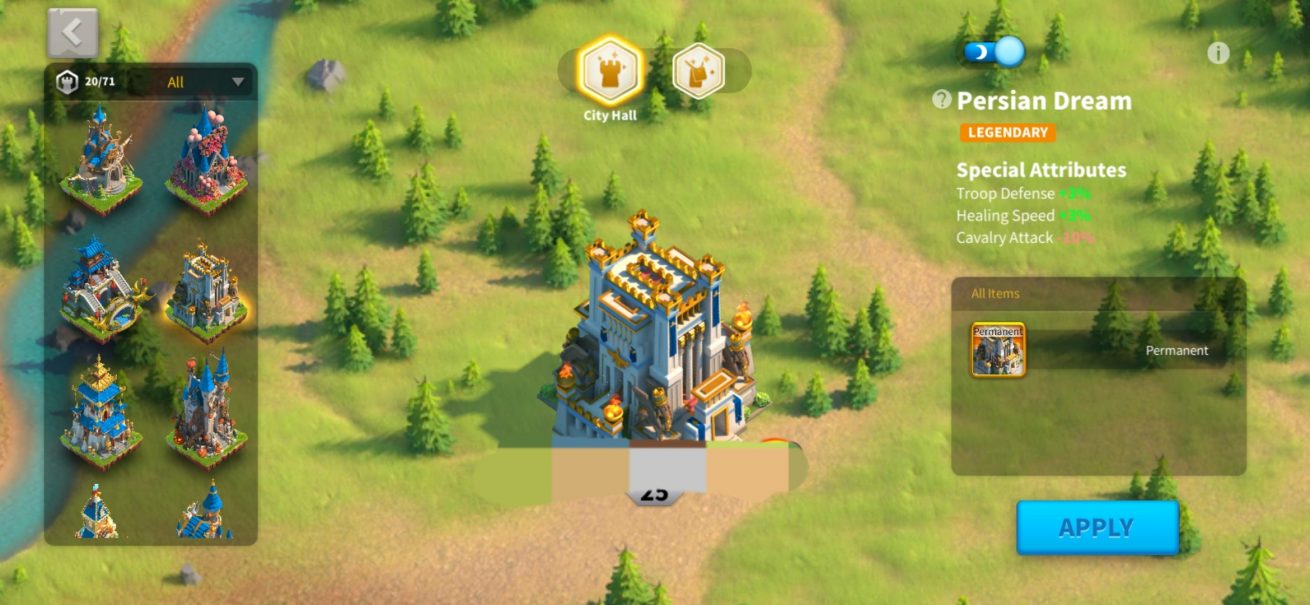Select the Permanent item thumbnail
The height and width of the screenshot is (605, 1310).
coord(997,350)
